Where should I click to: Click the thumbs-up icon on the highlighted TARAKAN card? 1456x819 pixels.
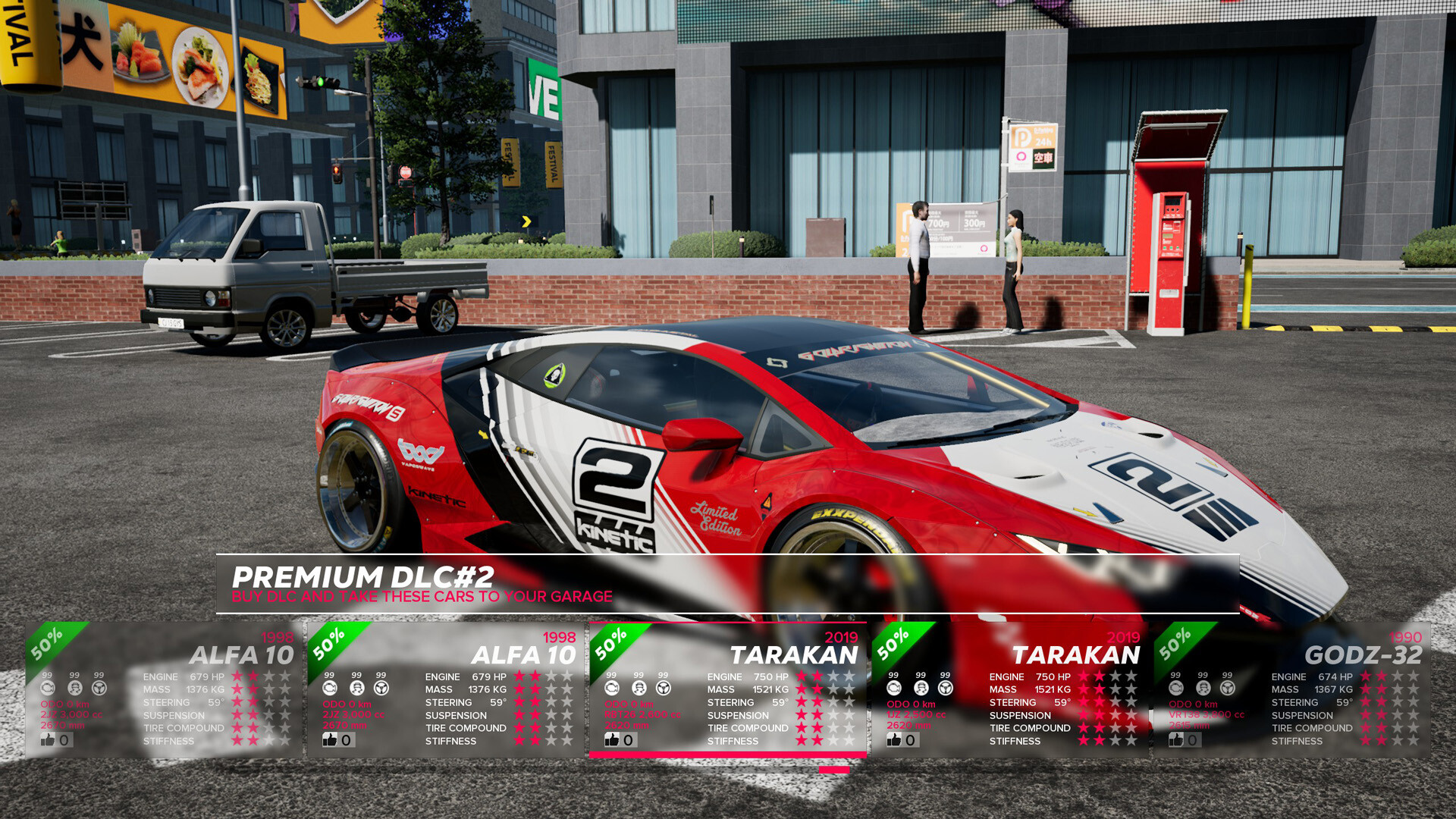(x=612, y=739)
